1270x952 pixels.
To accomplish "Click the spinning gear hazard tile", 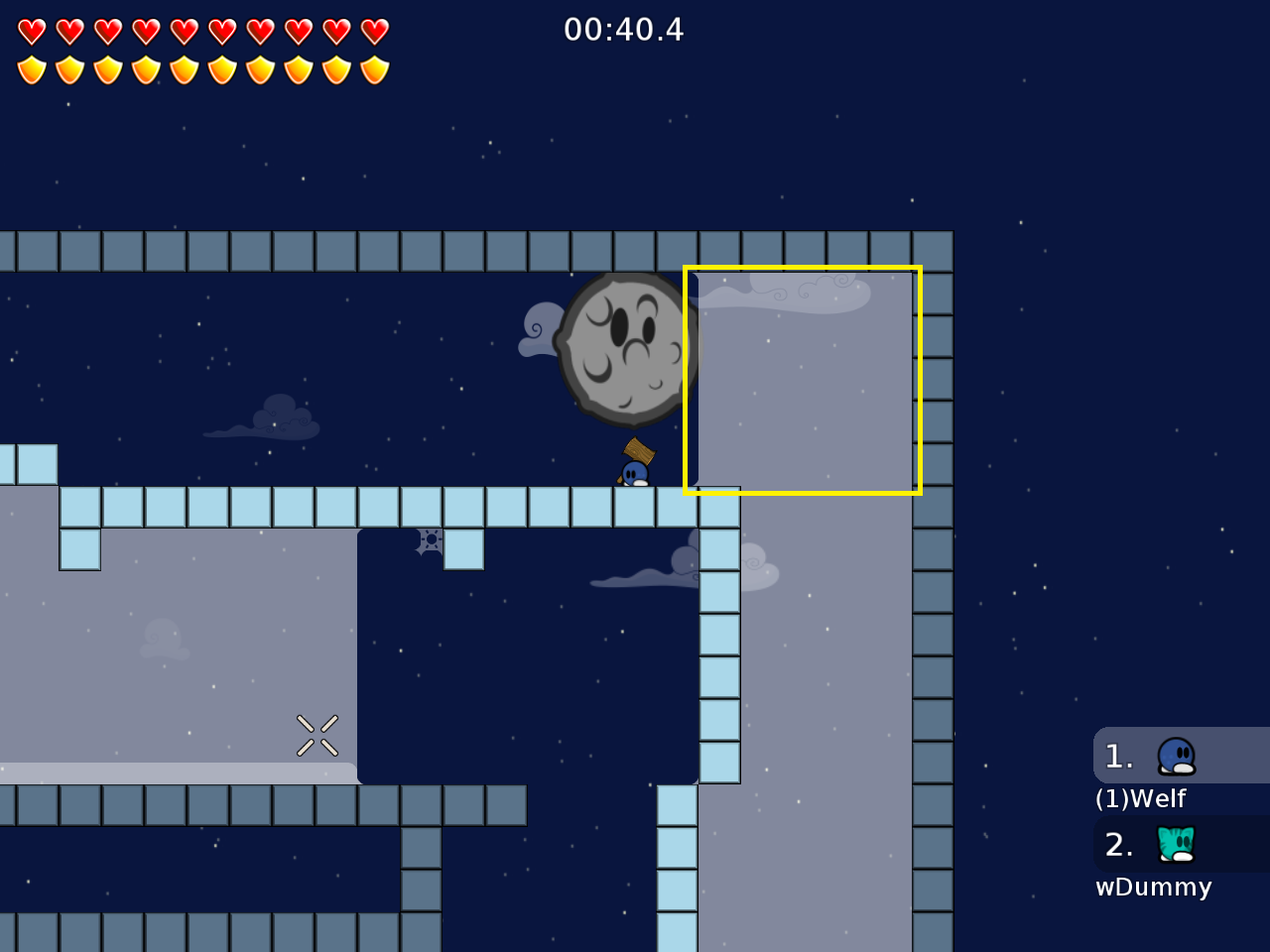I will pos(429,538).
